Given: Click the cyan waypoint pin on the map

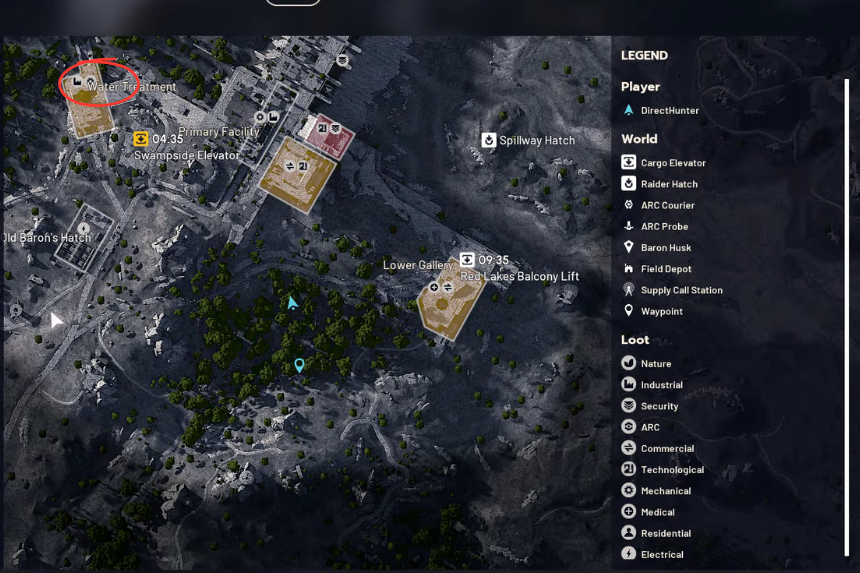Looking at the screenshot, I should point(298,366).
